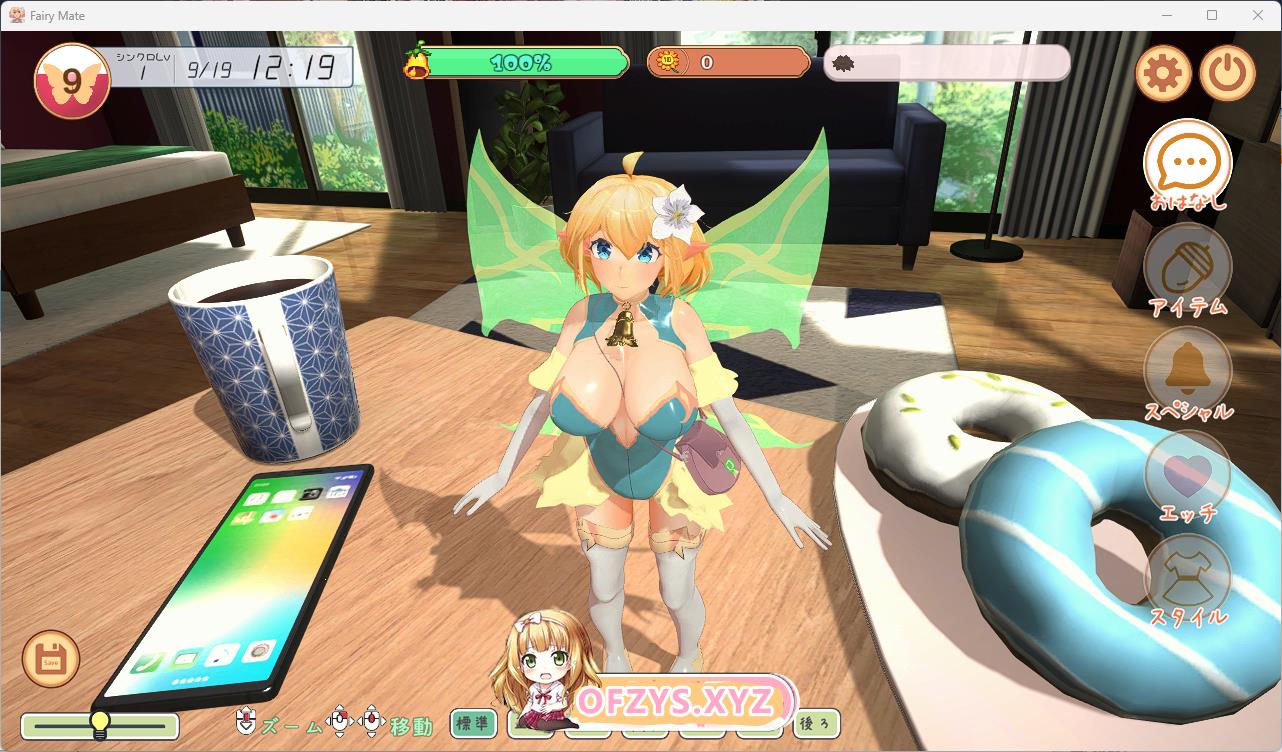Open the おはなし talk menu
This screenshot has width=1282, height=752.
(x=1187, y=165)
